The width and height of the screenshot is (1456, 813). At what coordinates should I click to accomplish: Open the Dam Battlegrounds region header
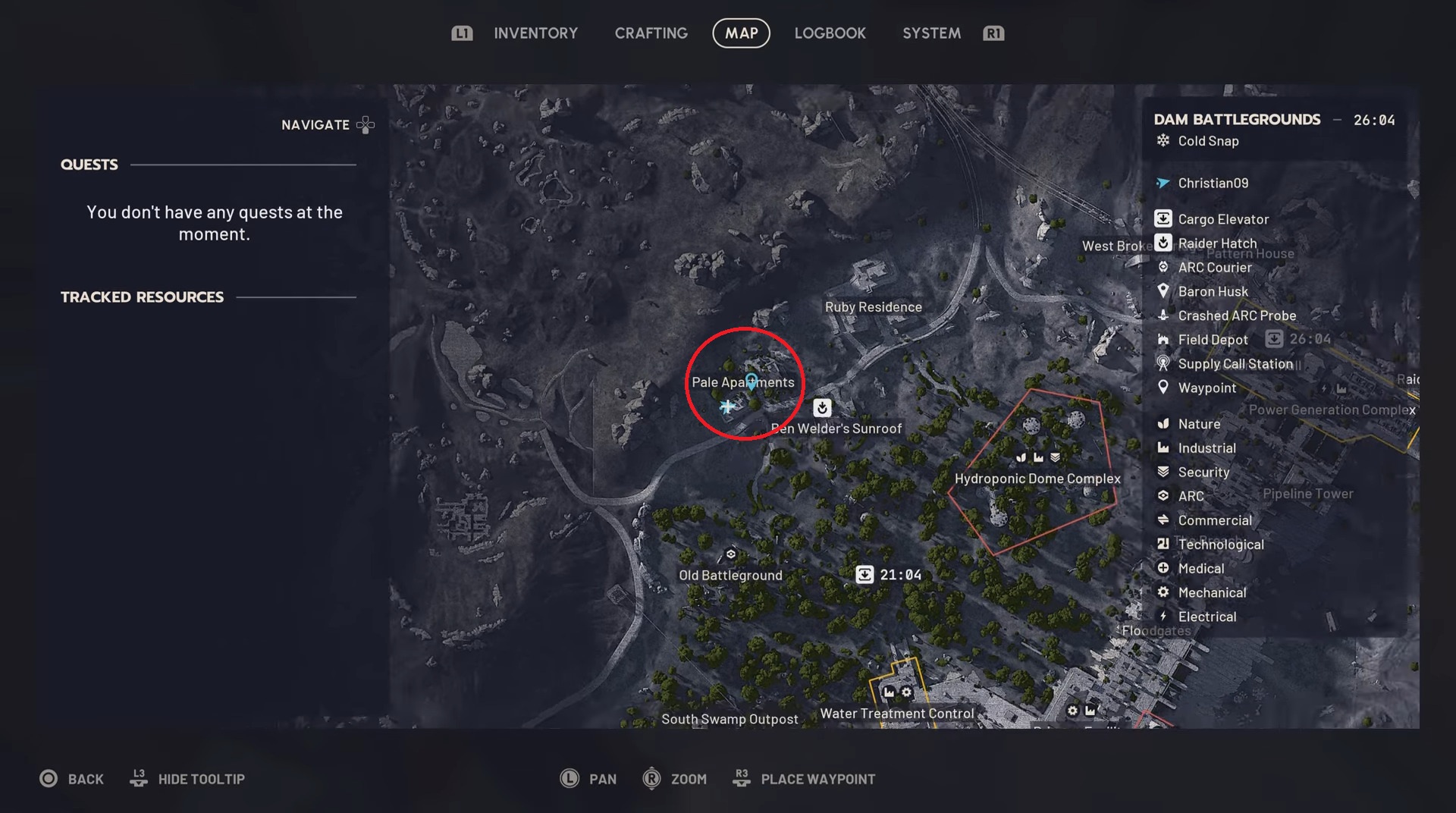pos(1236,119)
